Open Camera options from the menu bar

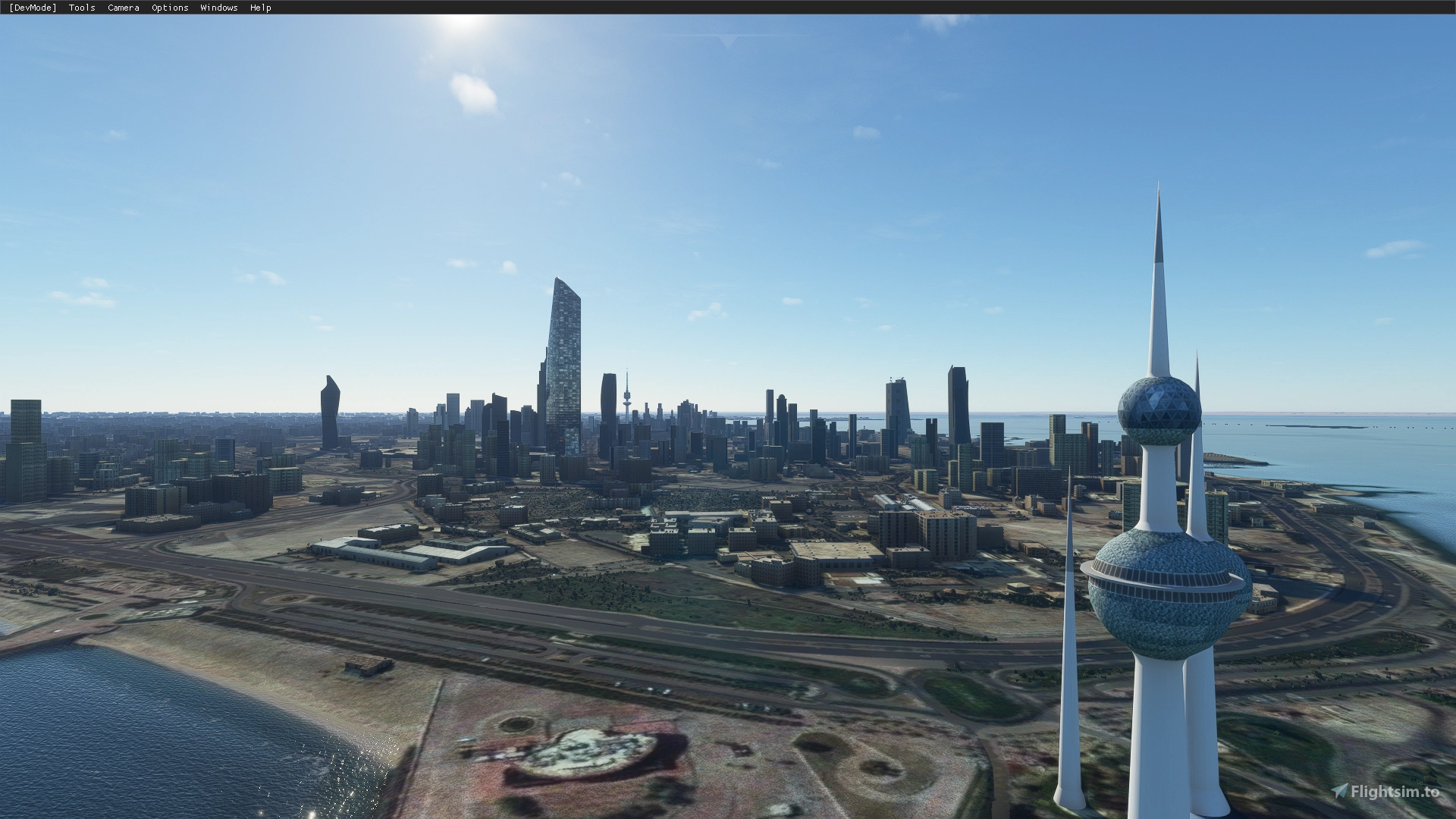(123, 8)
